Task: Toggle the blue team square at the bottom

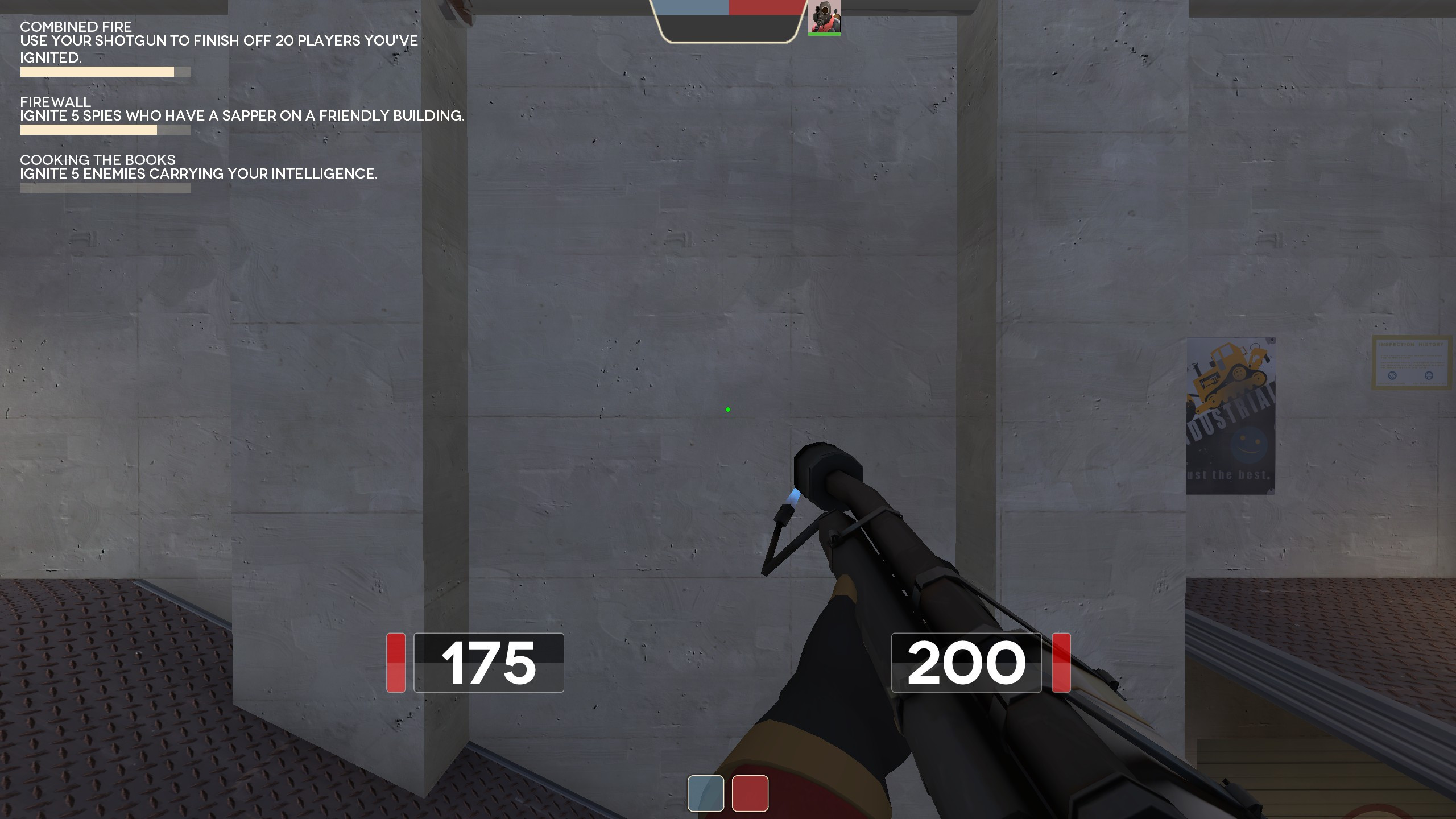Action: pyautogui.click(x=706, y=792)
